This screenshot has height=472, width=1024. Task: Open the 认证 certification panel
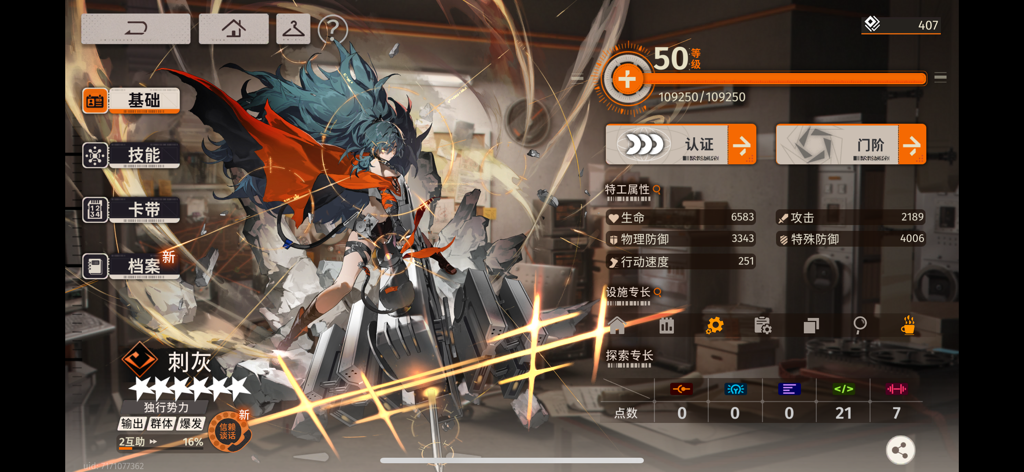point(681,145)
